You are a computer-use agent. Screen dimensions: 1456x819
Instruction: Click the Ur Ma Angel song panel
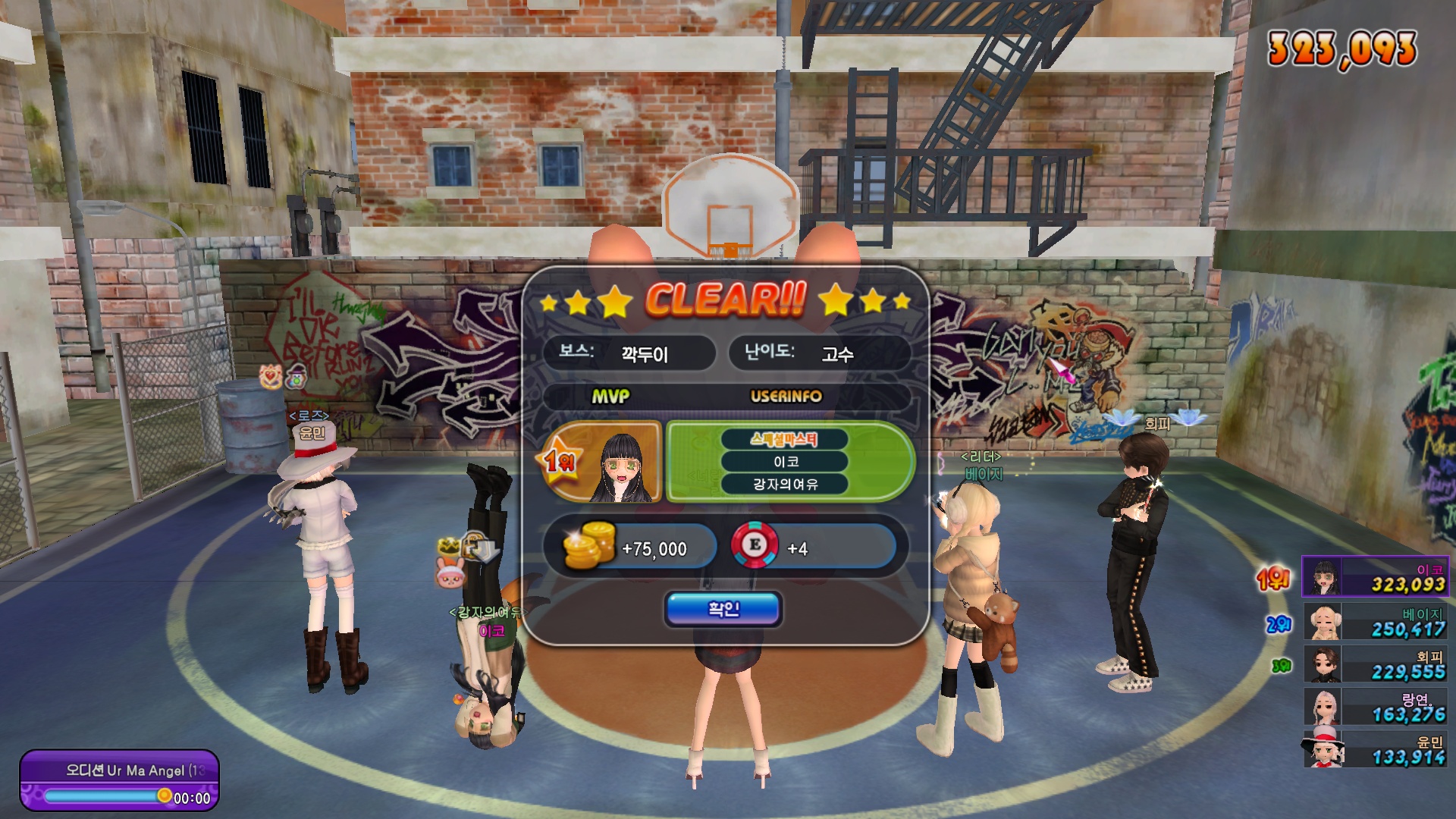[x=119, y=780]
